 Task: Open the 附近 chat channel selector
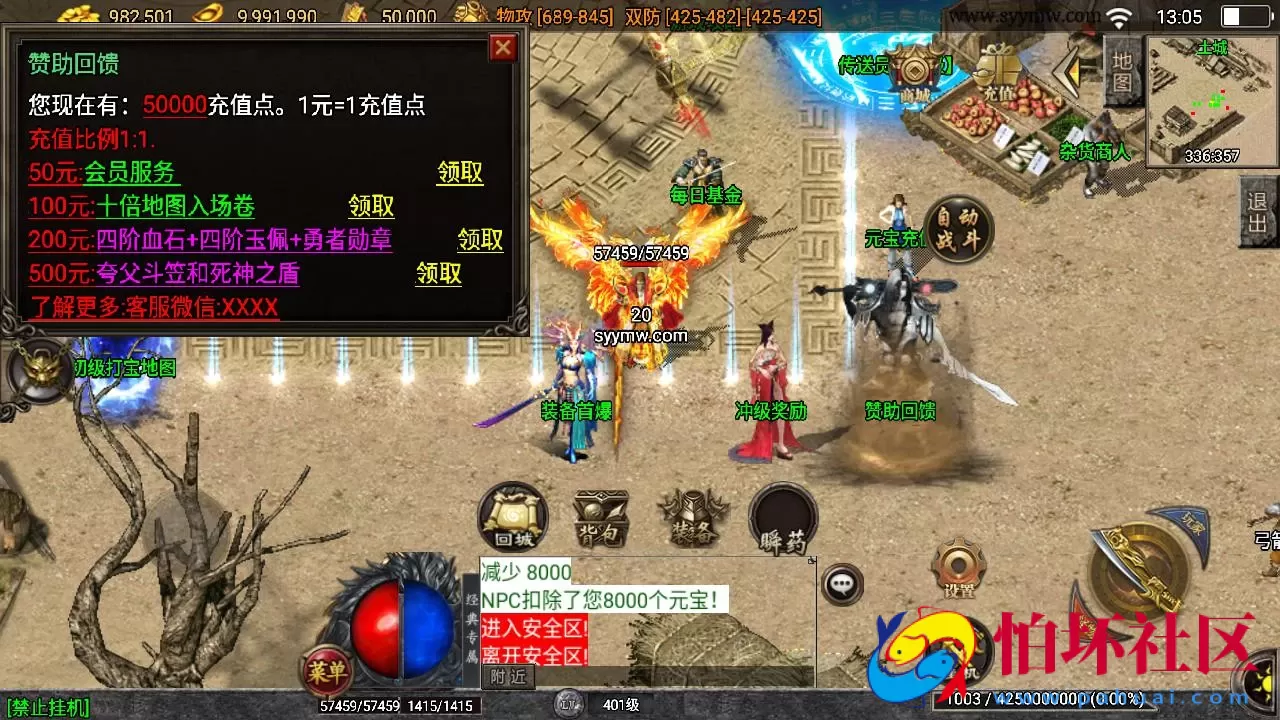(x=508, y=676)
